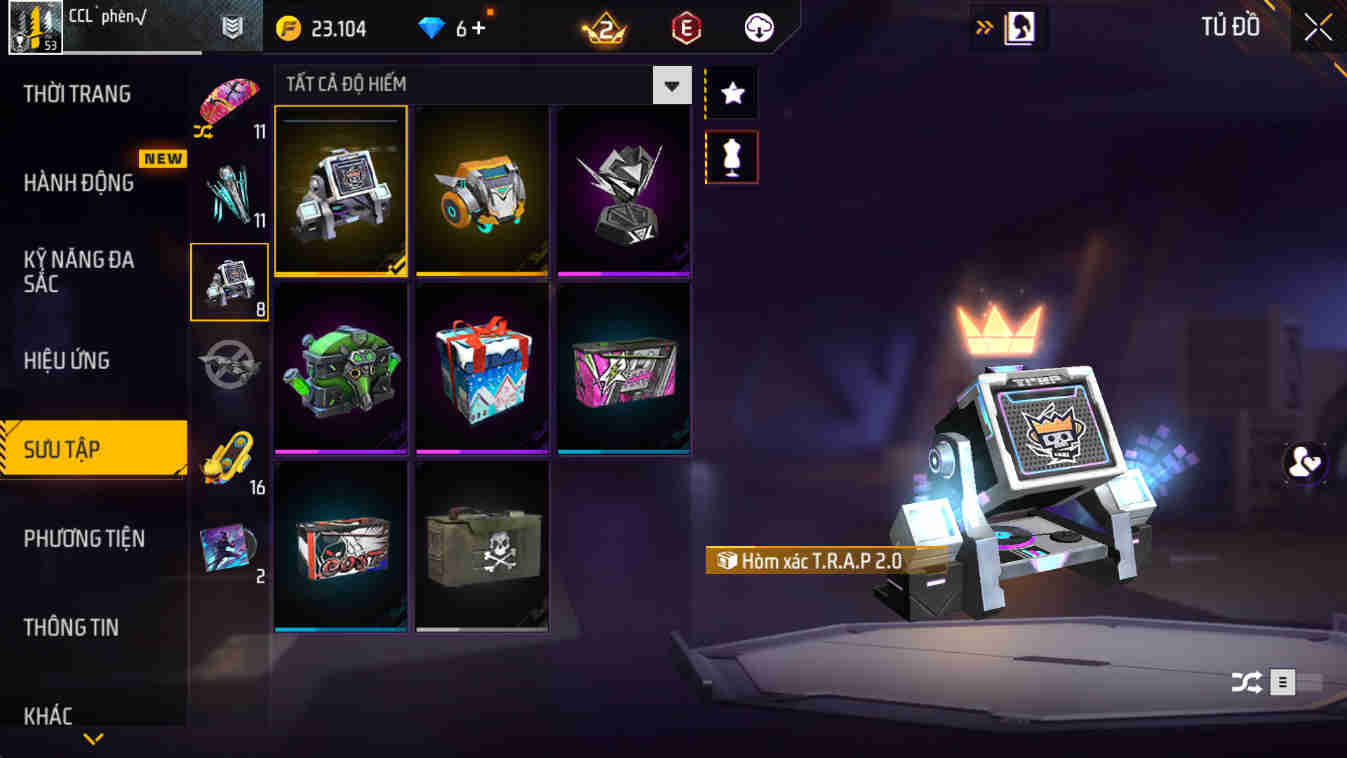
Task: Open the player profile avatar
Action: [35, 27]
